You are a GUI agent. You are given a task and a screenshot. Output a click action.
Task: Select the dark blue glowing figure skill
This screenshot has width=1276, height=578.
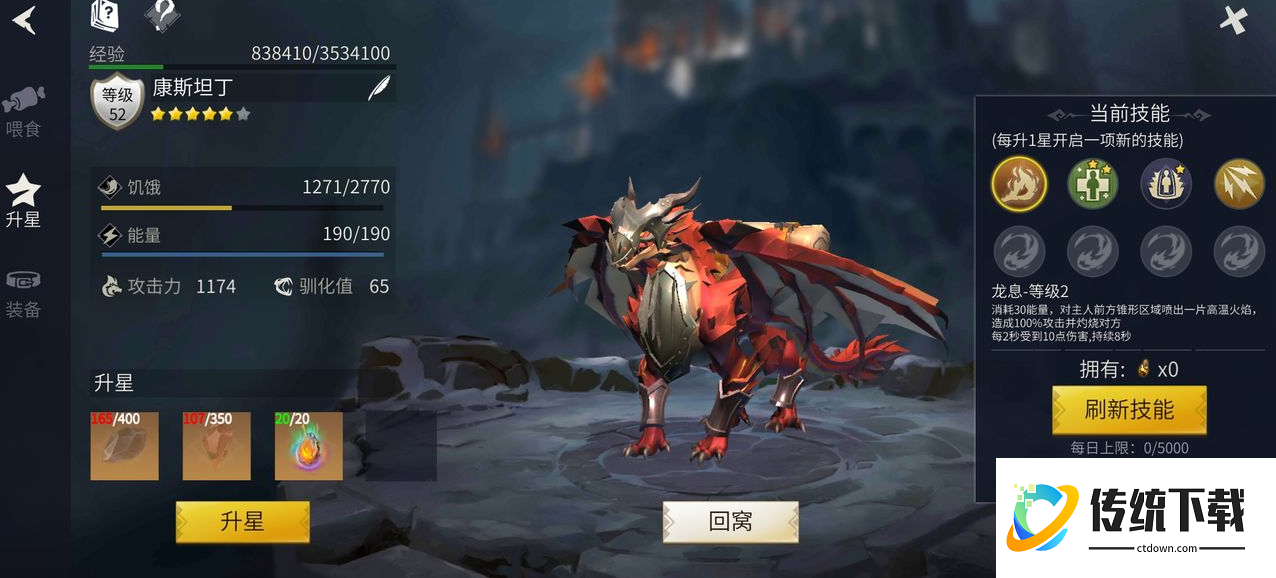click(x=1166, y=184)
